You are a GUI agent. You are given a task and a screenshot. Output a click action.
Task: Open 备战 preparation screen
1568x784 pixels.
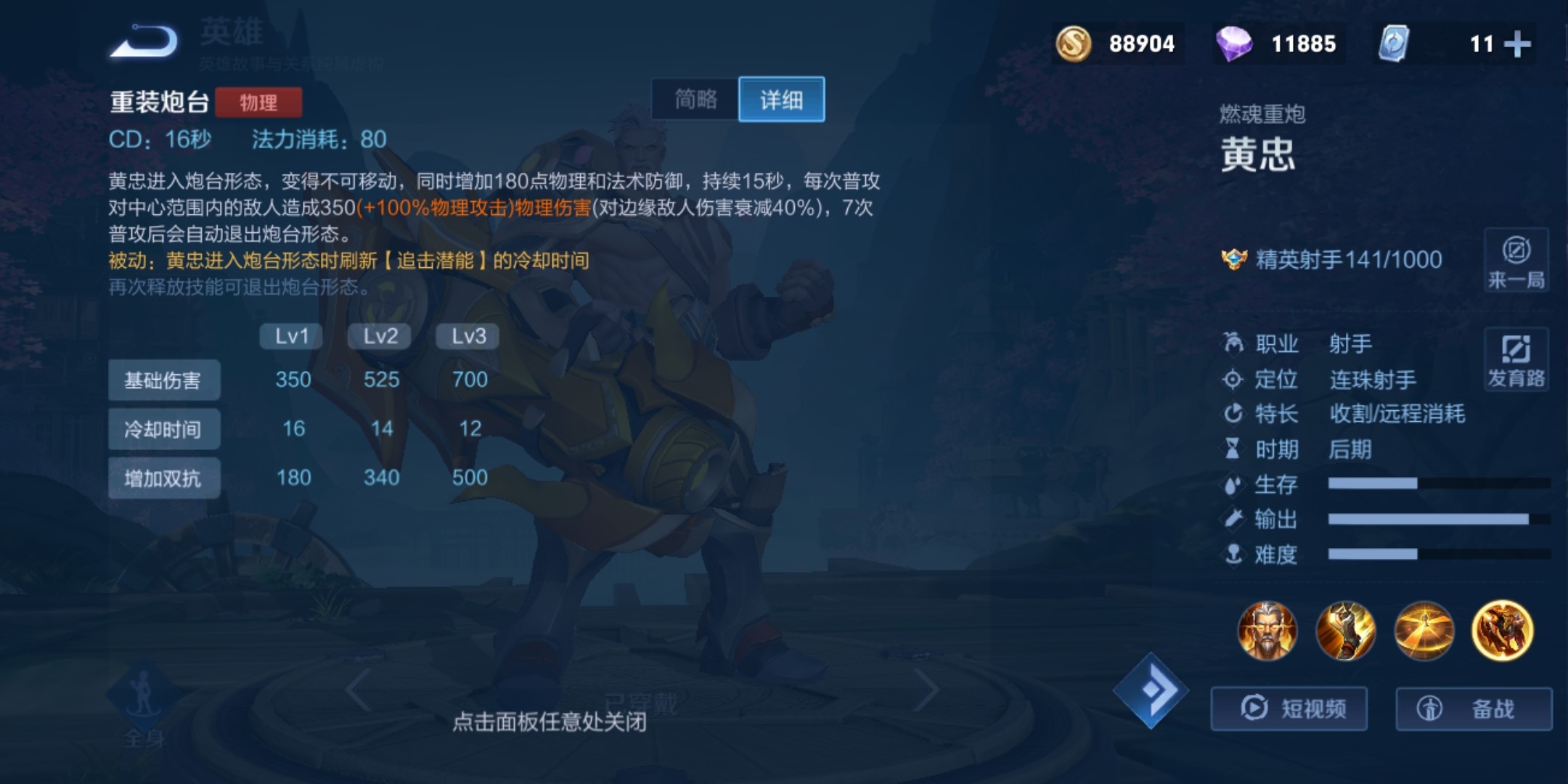1474,708
